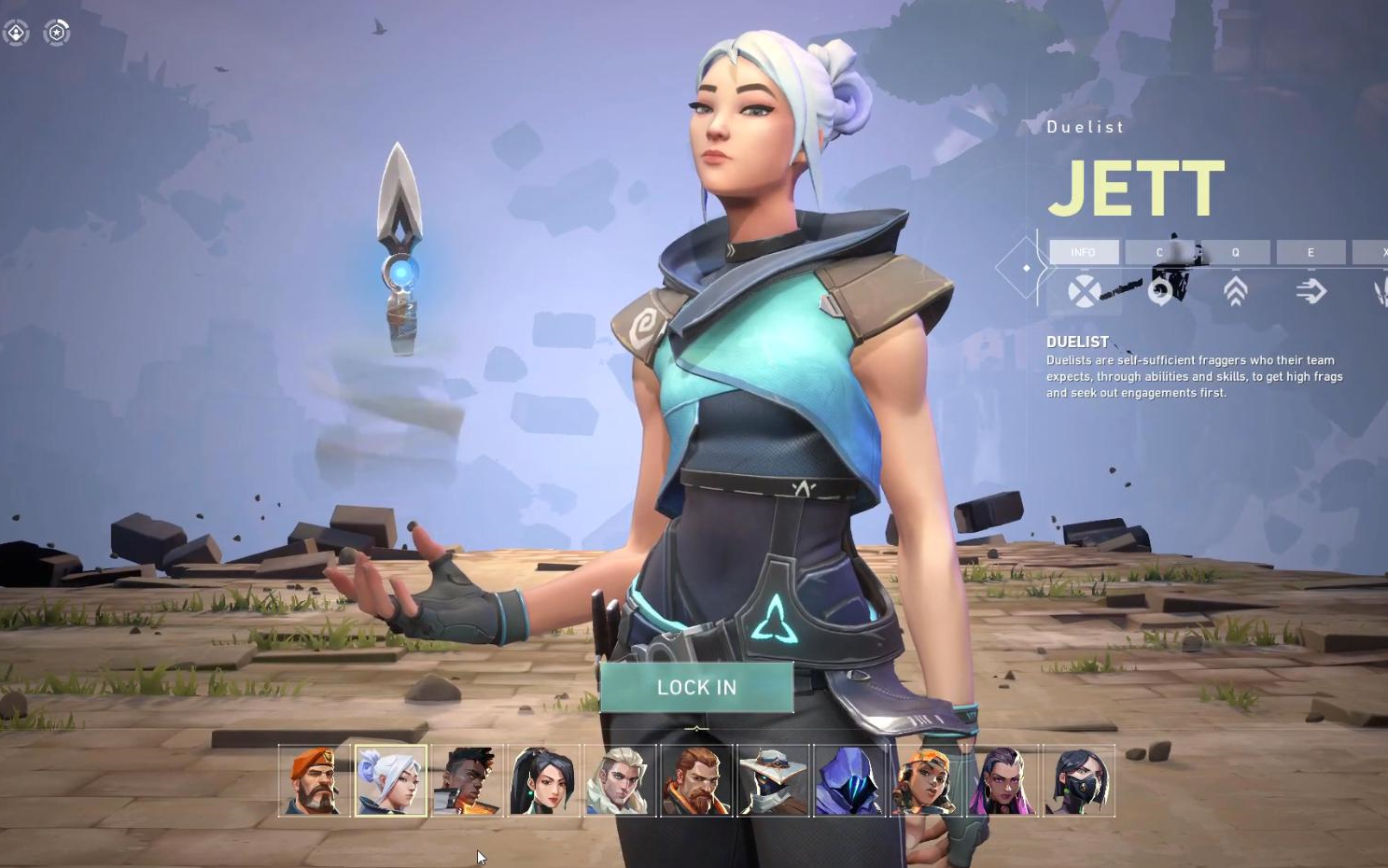The height and width of the screenshot is (868, 1388).
Task: View the E ability tab
Action: [1311, 252]
